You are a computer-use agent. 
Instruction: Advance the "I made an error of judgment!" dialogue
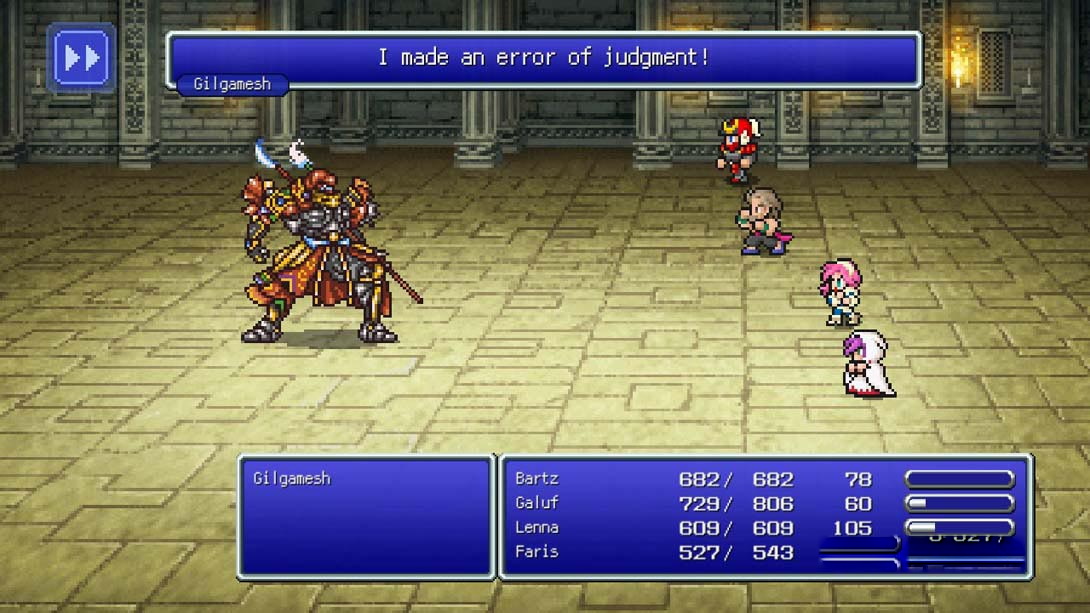(543, 59)
